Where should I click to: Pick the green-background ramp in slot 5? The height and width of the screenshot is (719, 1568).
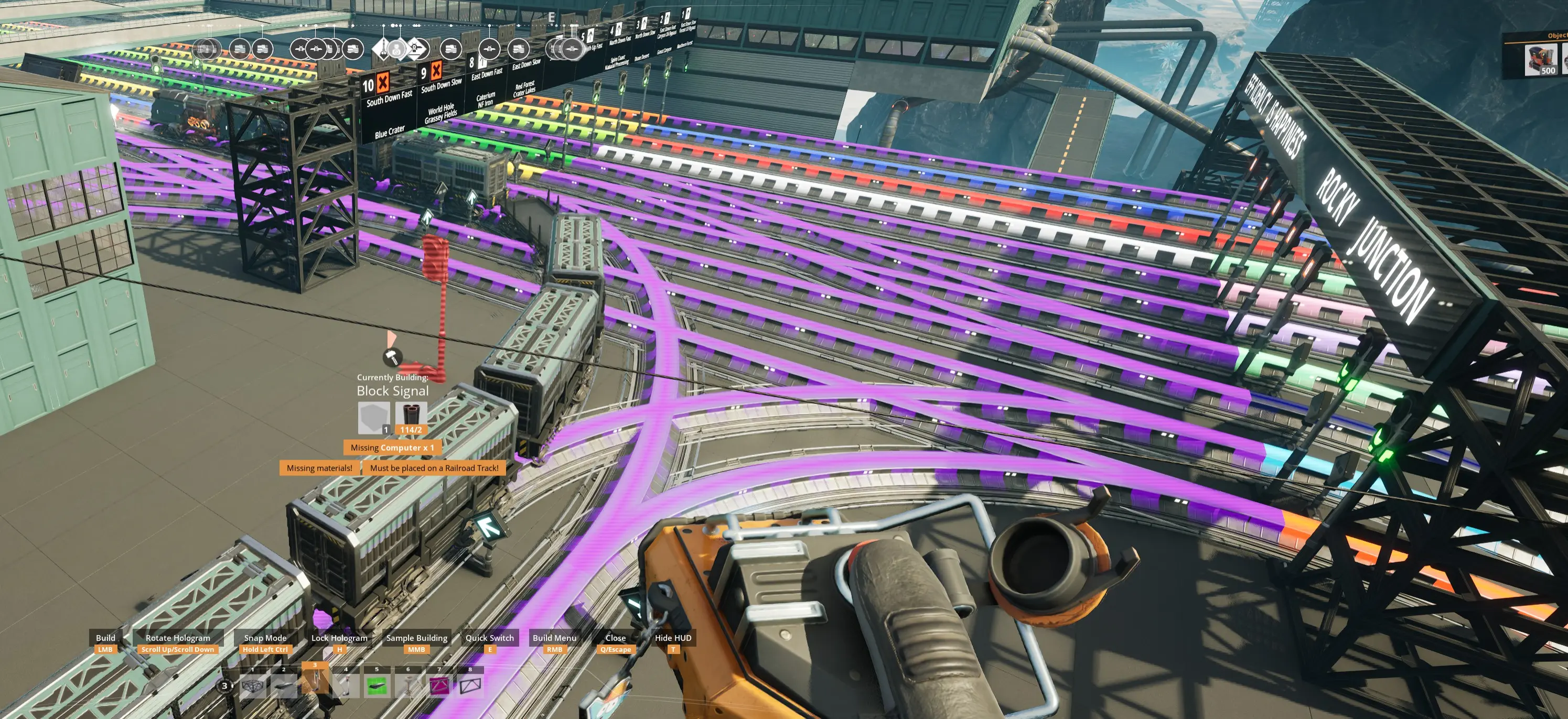pos(377,685)
